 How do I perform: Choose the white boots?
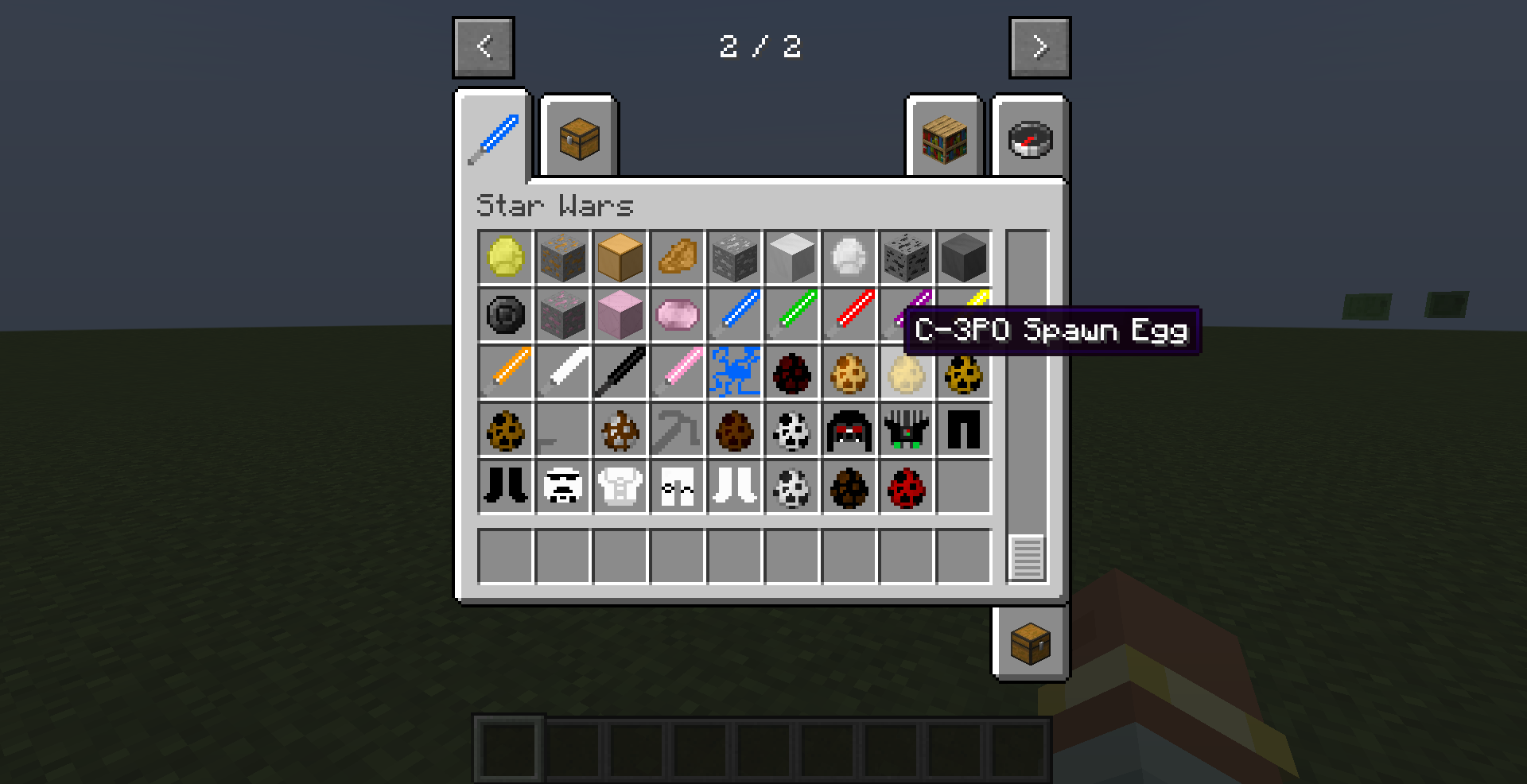point(735,486)
